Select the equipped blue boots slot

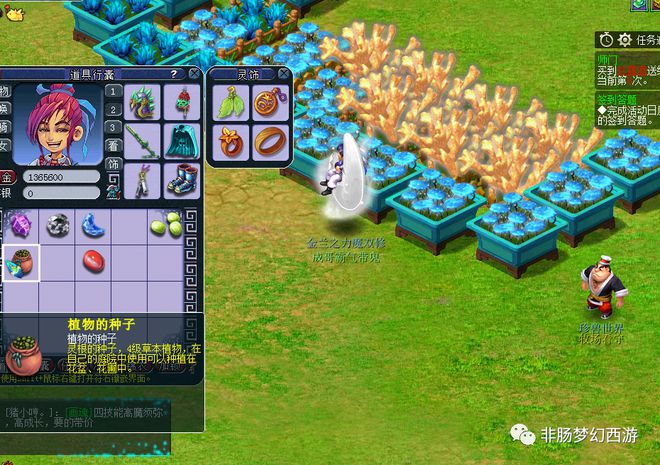181,179
